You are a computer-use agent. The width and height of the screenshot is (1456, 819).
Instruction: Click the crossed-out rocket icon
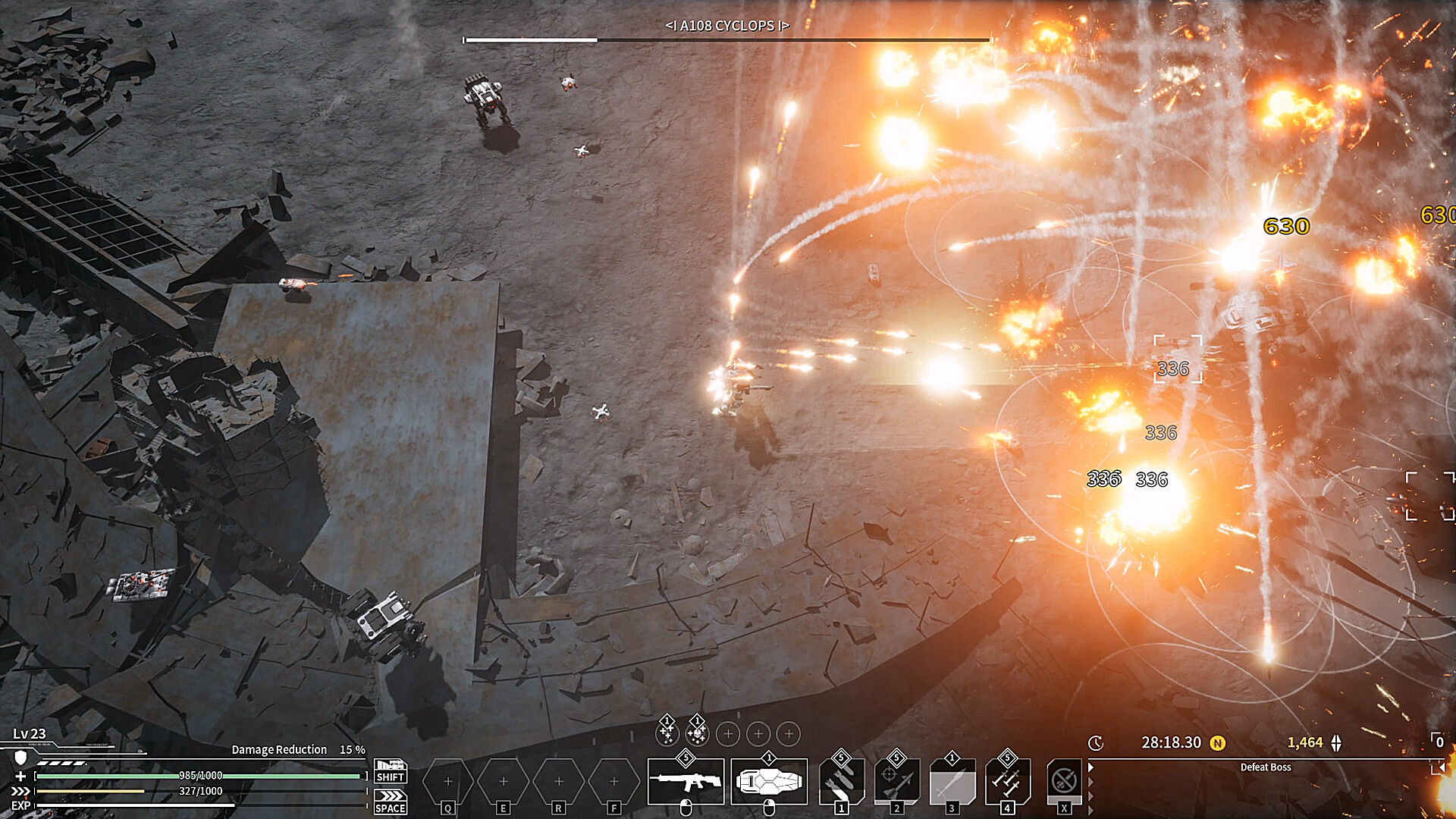click(x=1063, y=780)
